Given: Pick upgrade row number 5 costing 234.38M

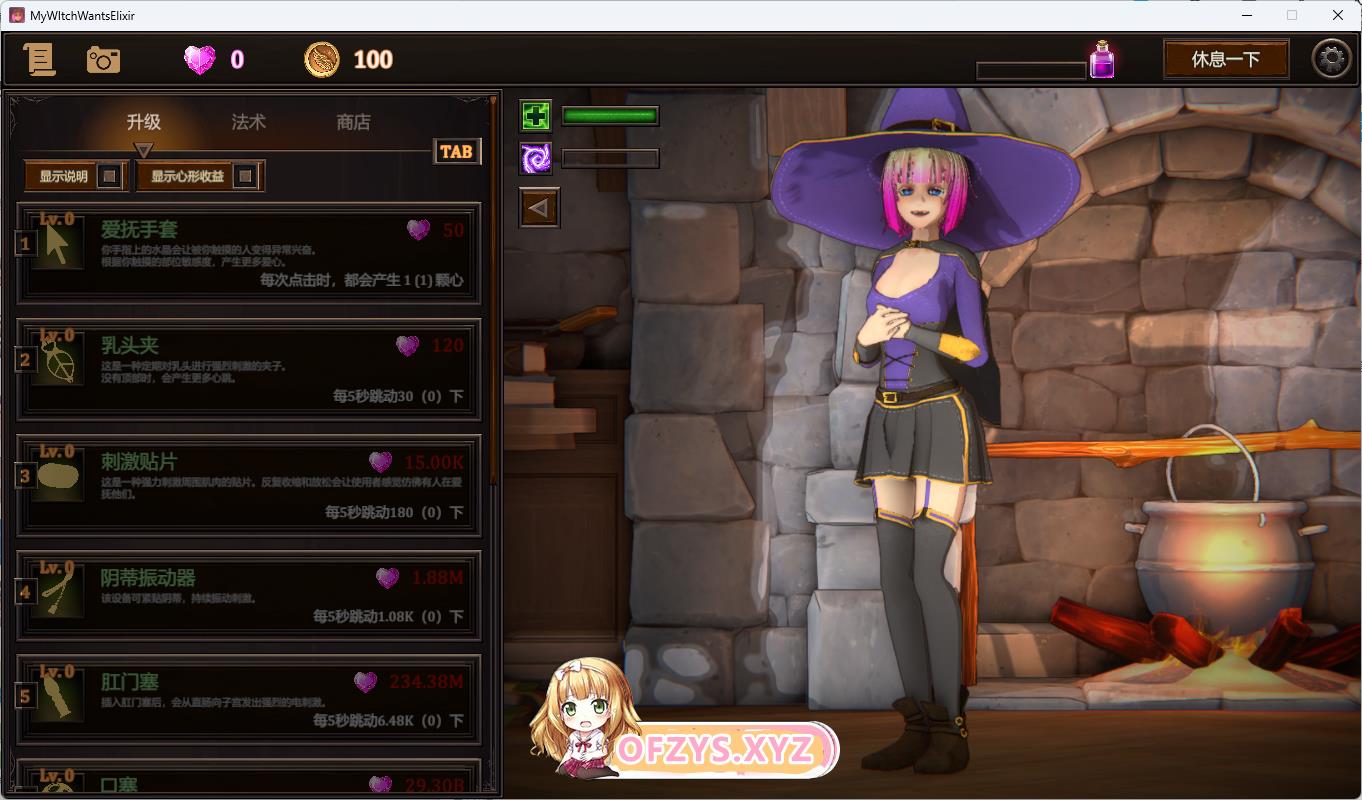Looking at the screenshot, I should (x=249, y=700).
